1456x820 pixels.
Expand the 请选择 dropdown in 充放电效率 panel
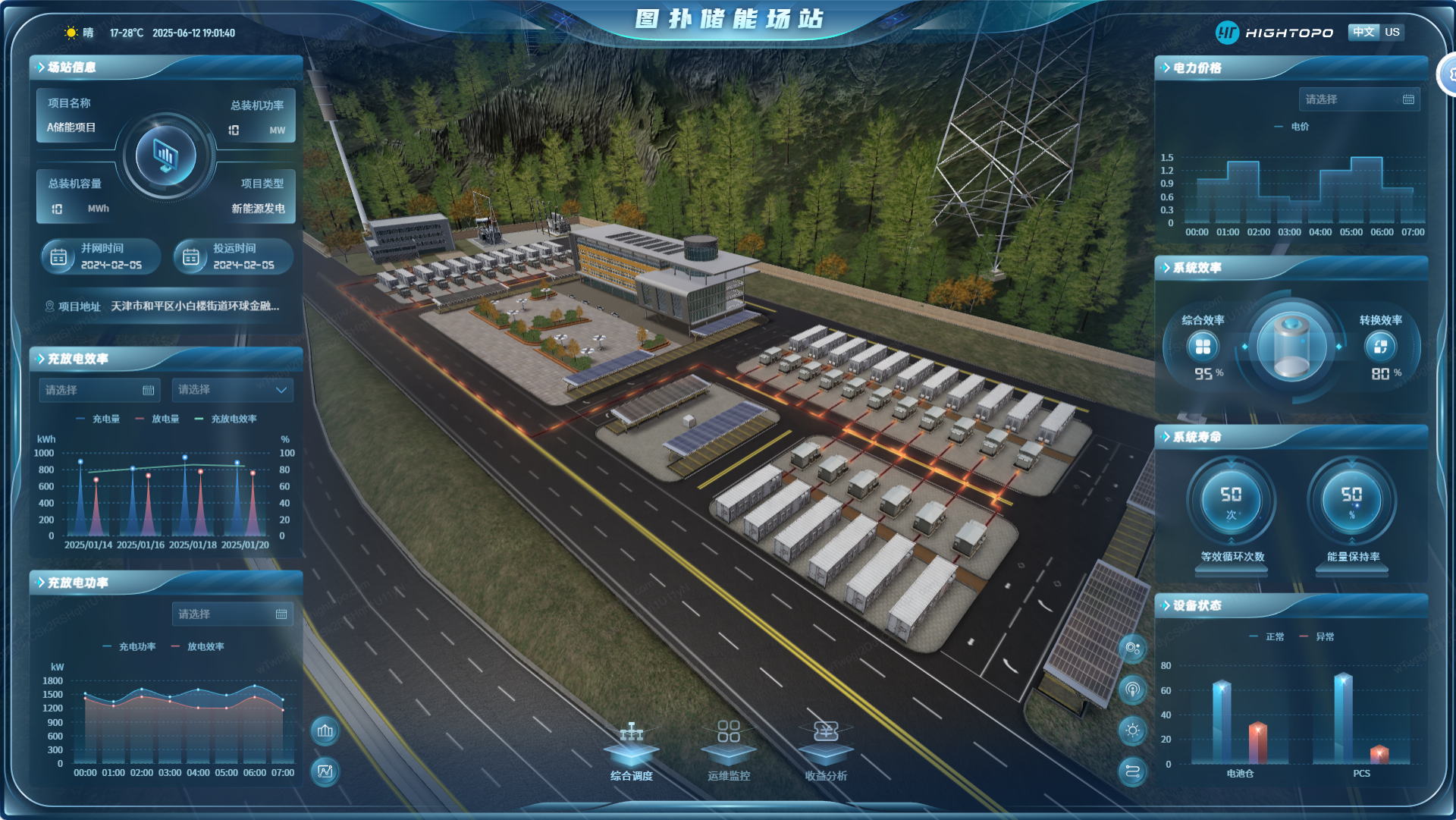coord(232,390)
